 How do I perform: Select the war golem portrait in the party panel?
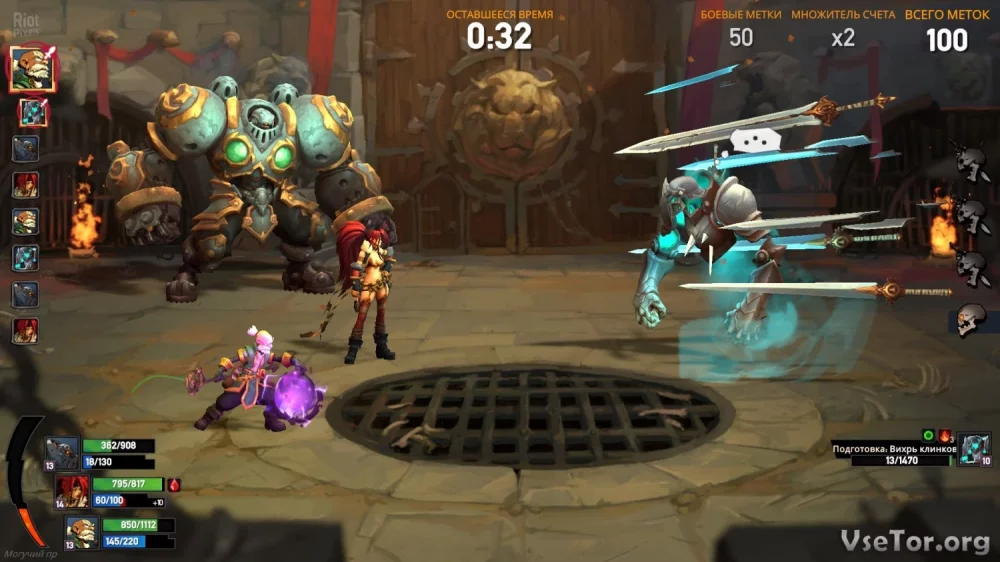point(62,453)
